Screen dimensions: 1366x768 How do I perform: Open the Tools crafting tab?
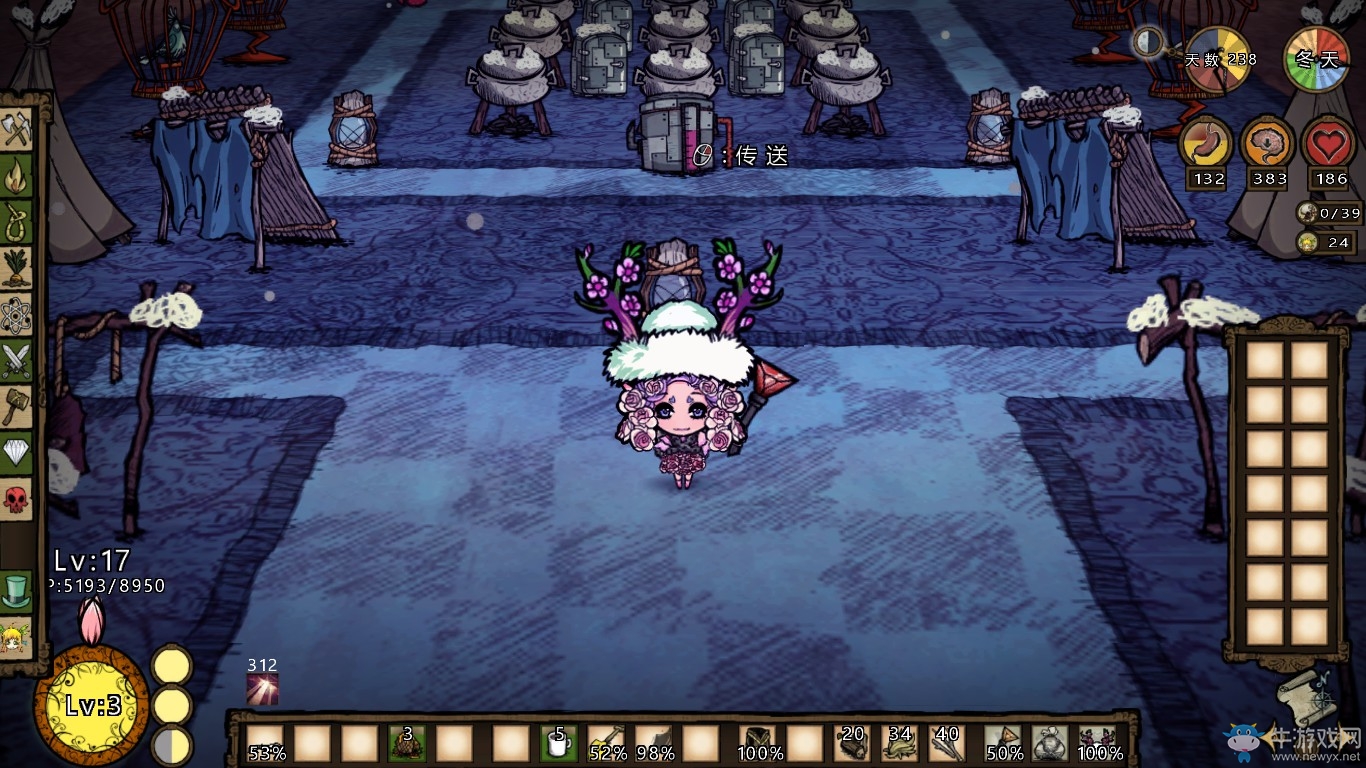(17, 128)
